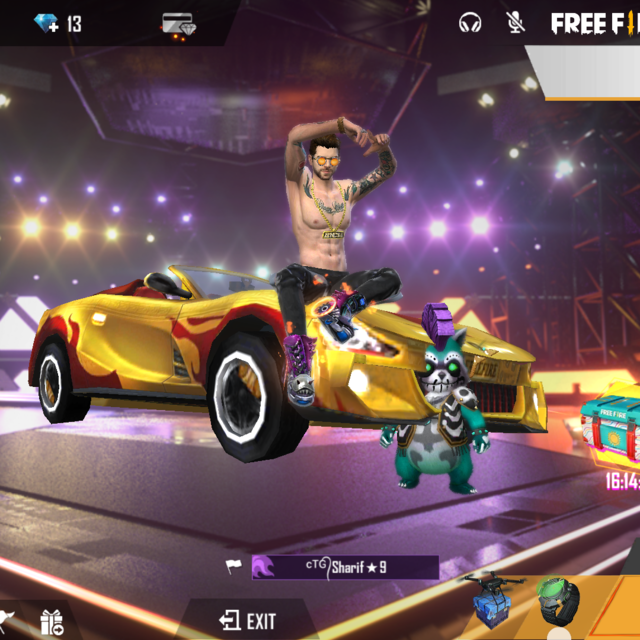Screen dimensions: 640x640
Task: Open the membership card icon
Action: 178,24
